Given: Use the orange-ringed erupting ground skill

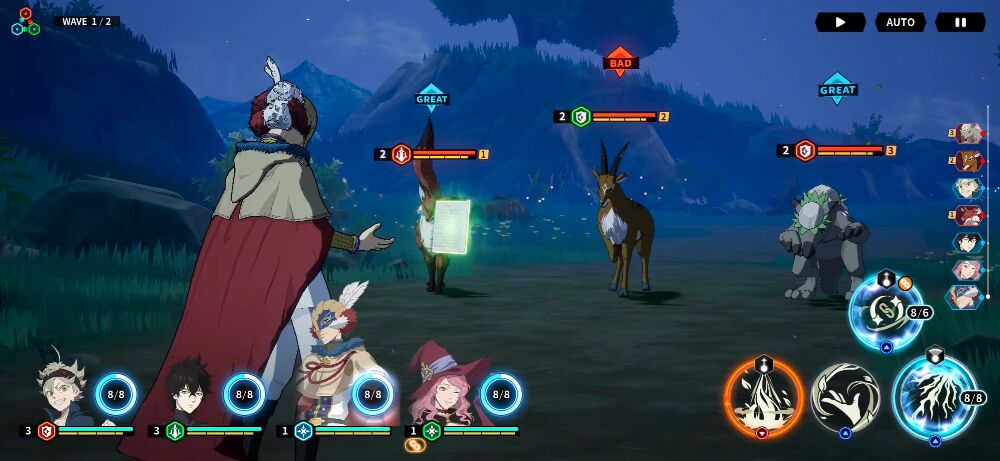Looking at the screenshot, I should [x=764, y=398].
